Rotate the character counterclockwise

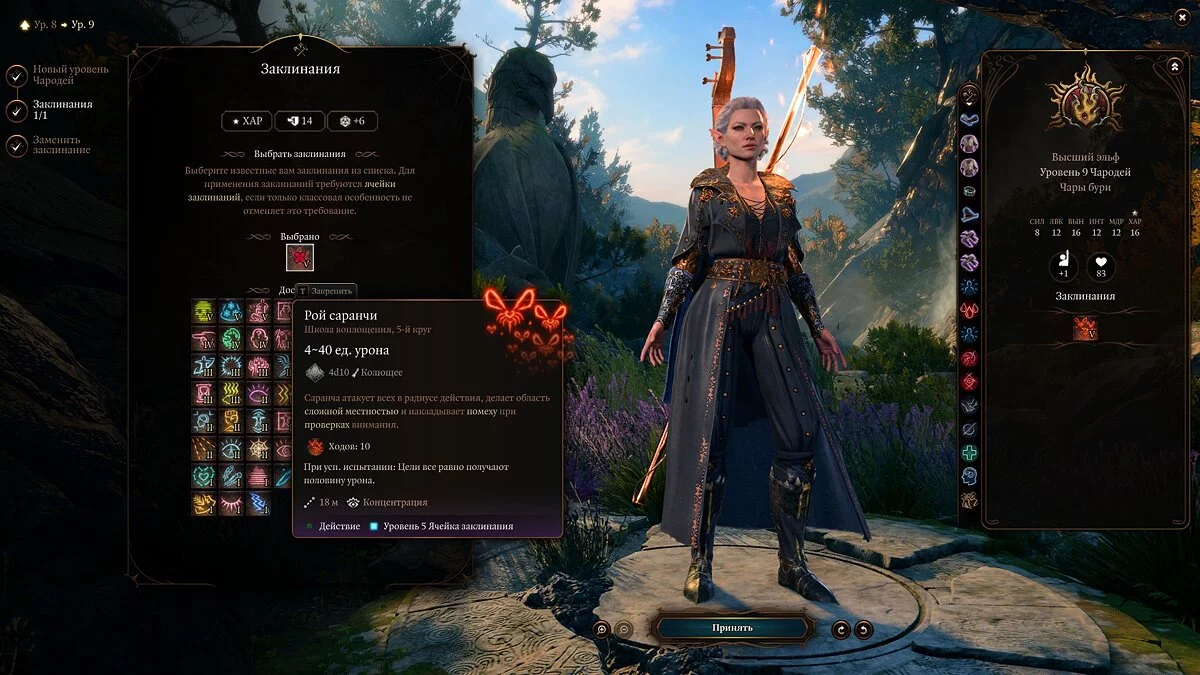click(842, 629)
